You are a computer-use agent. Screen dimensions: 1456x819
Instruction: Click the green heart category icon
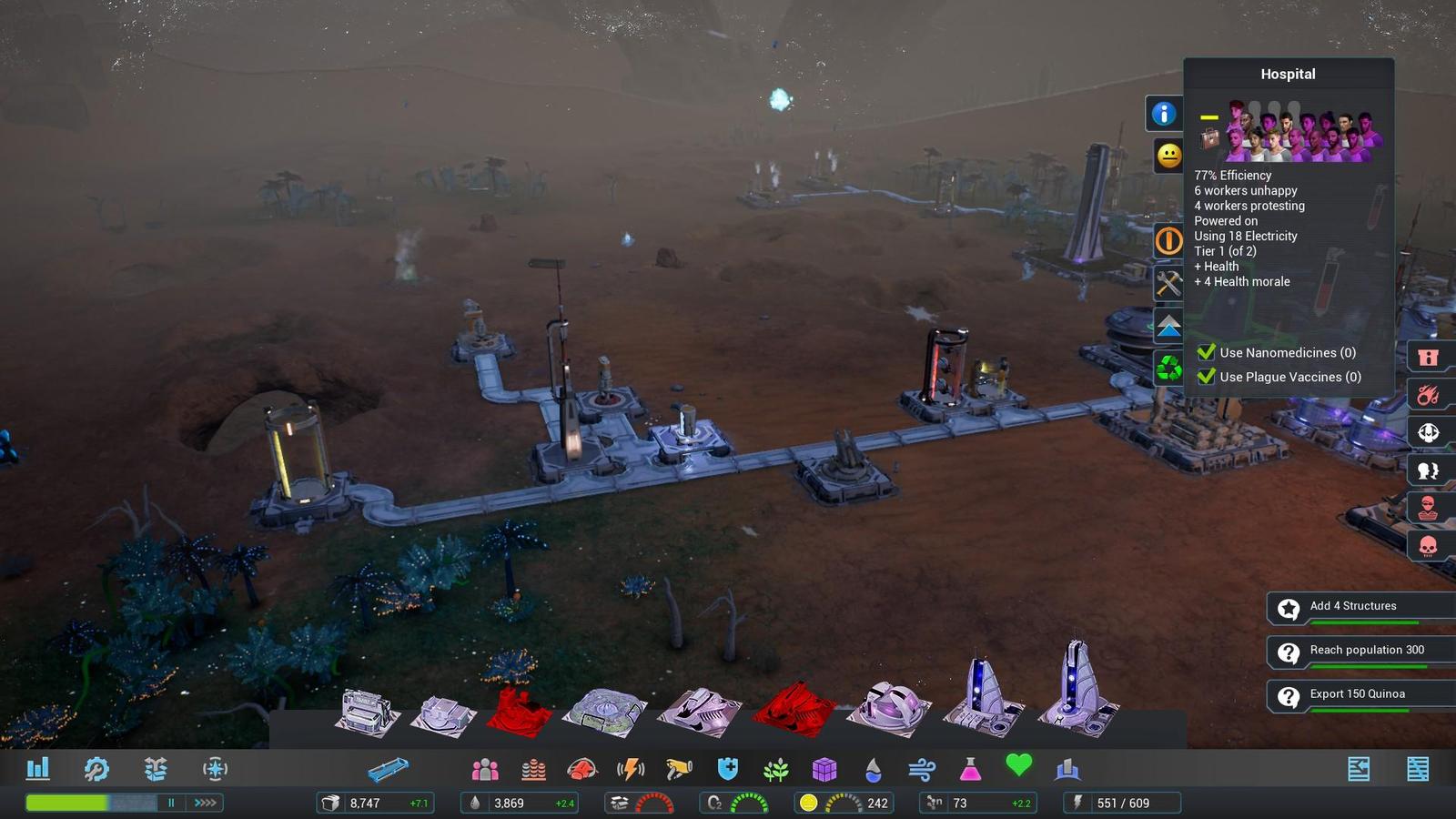[x=1018, y=766]
